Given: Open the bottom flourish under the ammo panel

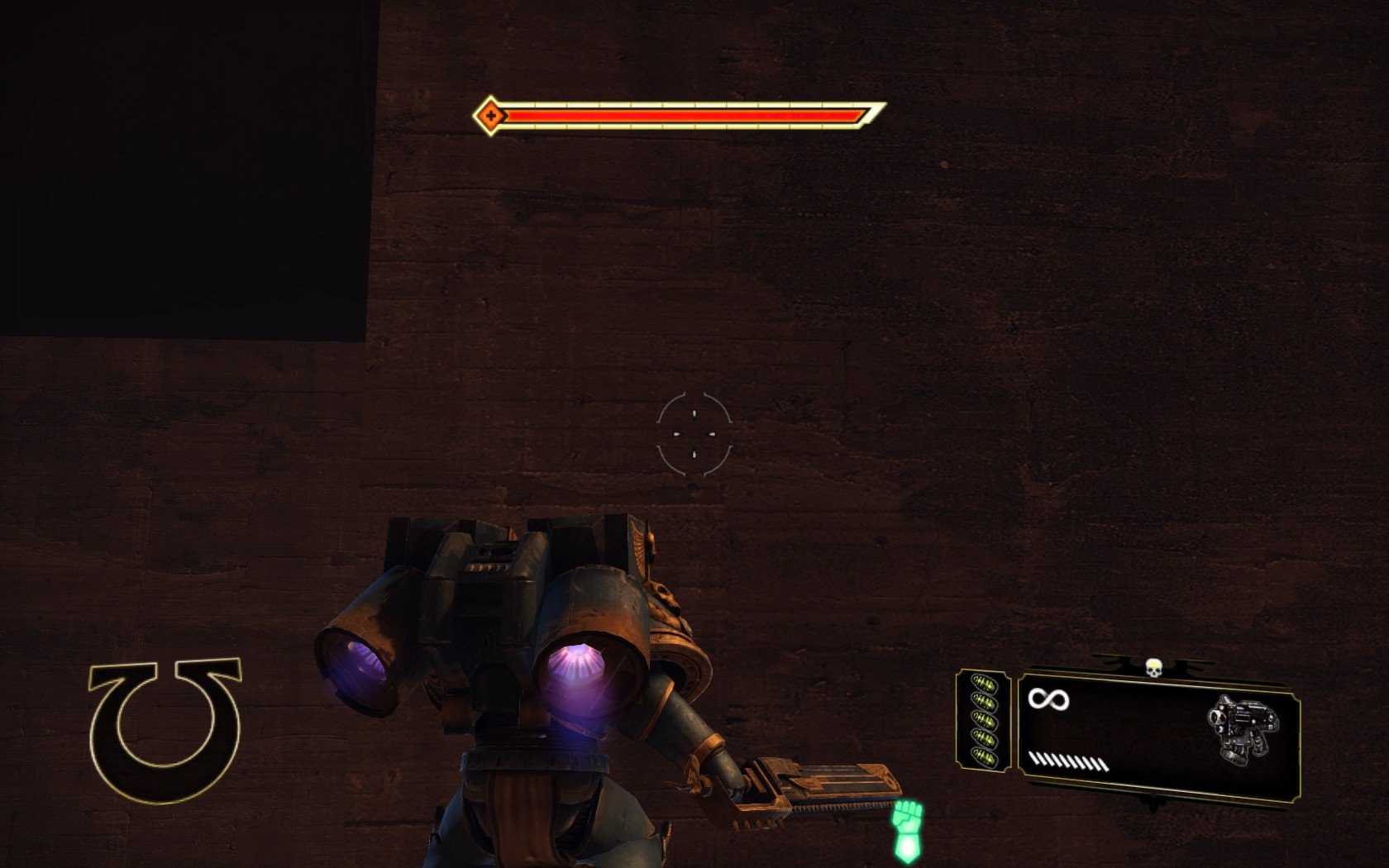Looking at the screenshot, I should tap(1152, 799).
